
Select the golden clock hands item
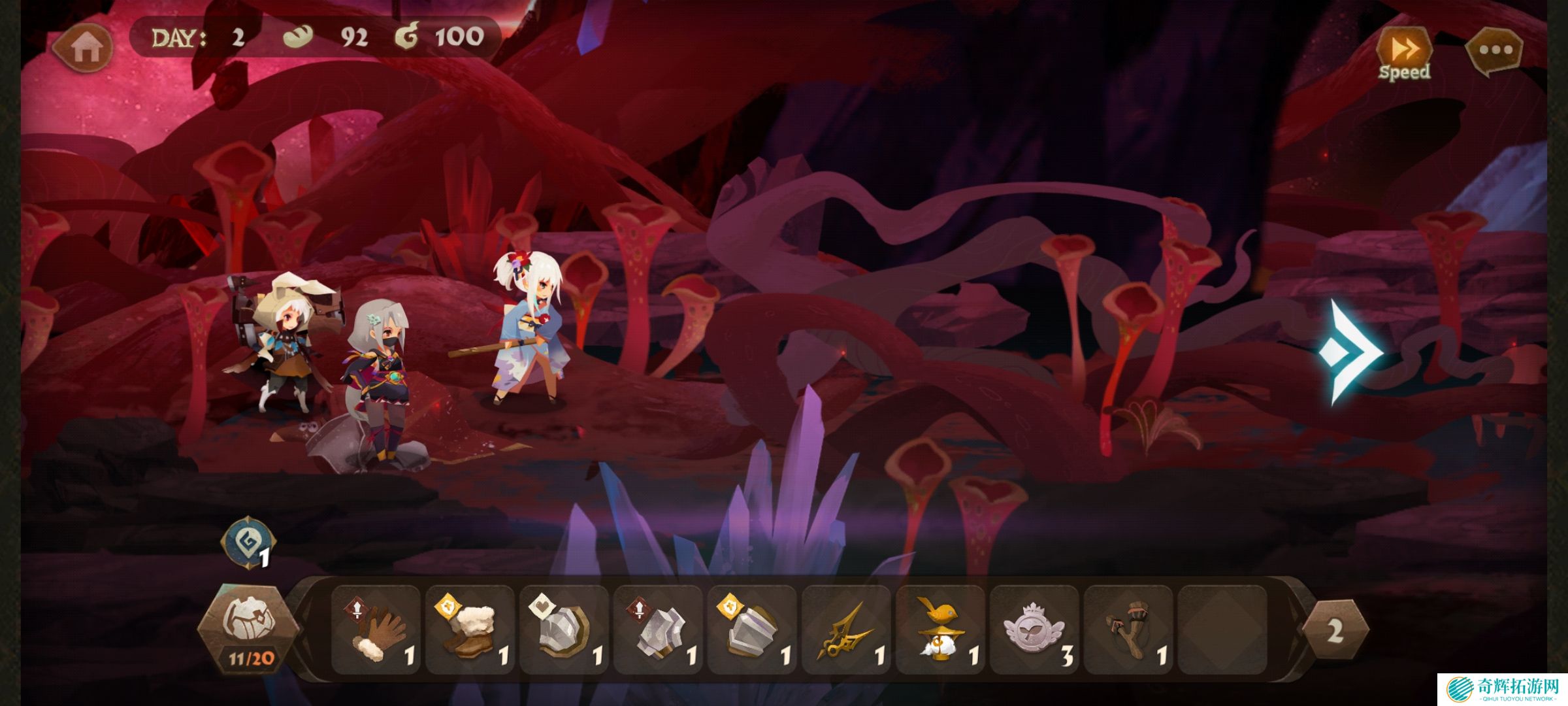tap(847, 630)
